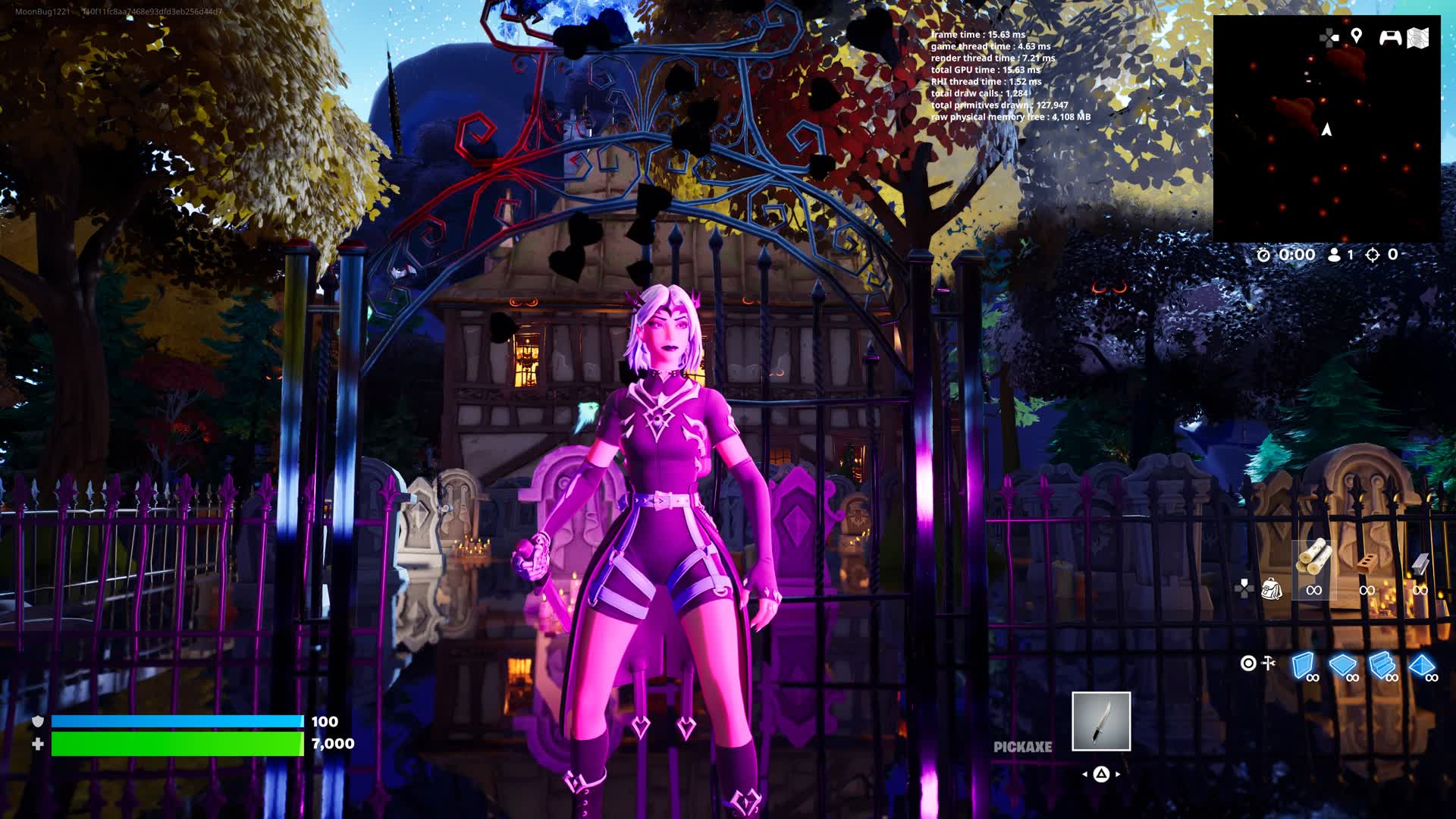Open the minimap
Screen dimensions: 1456x819
[x=1326, y=129]
